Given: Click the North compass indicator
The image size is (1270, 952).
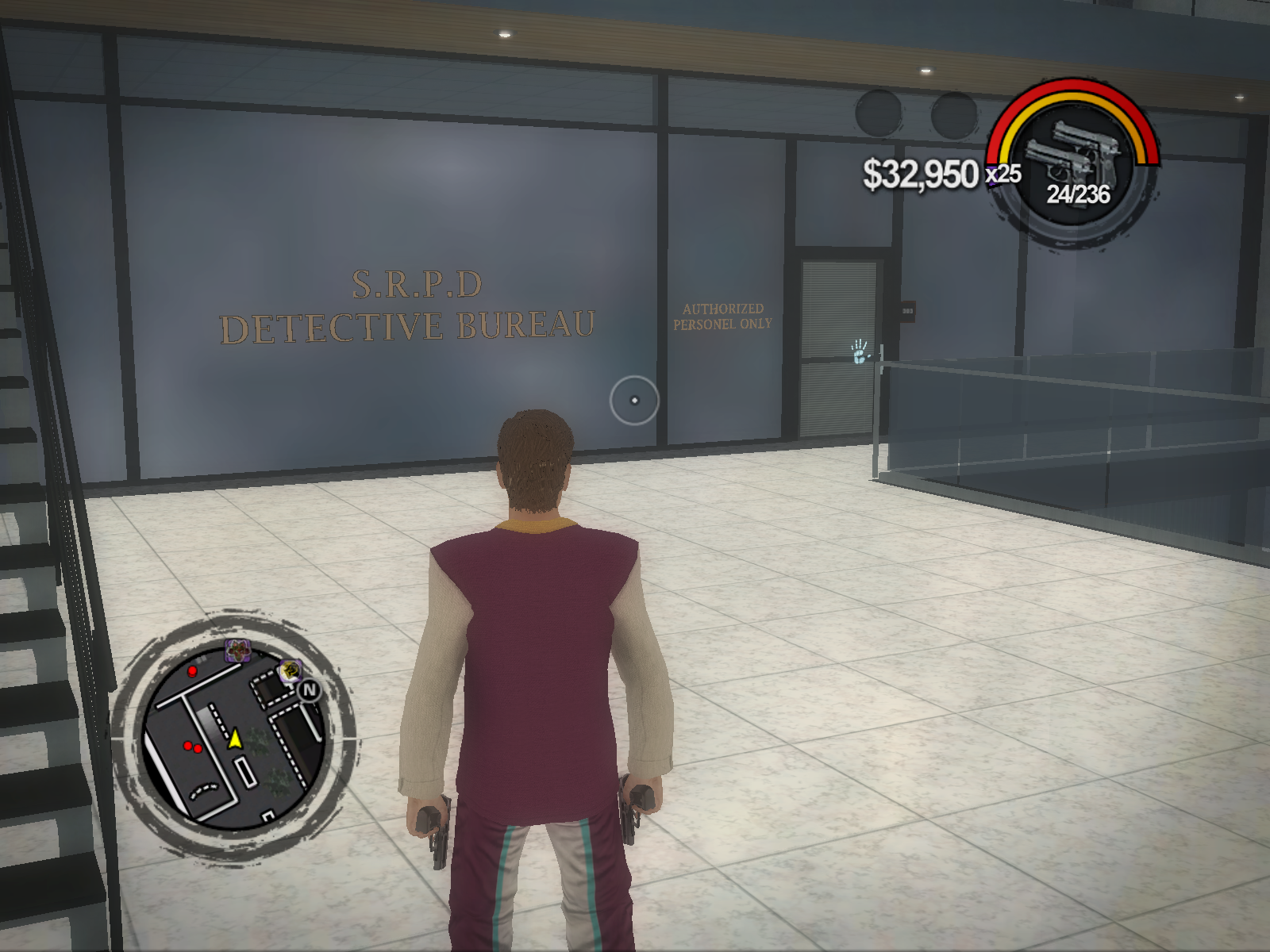Looking at the screenshot, I should click(310, 690).
